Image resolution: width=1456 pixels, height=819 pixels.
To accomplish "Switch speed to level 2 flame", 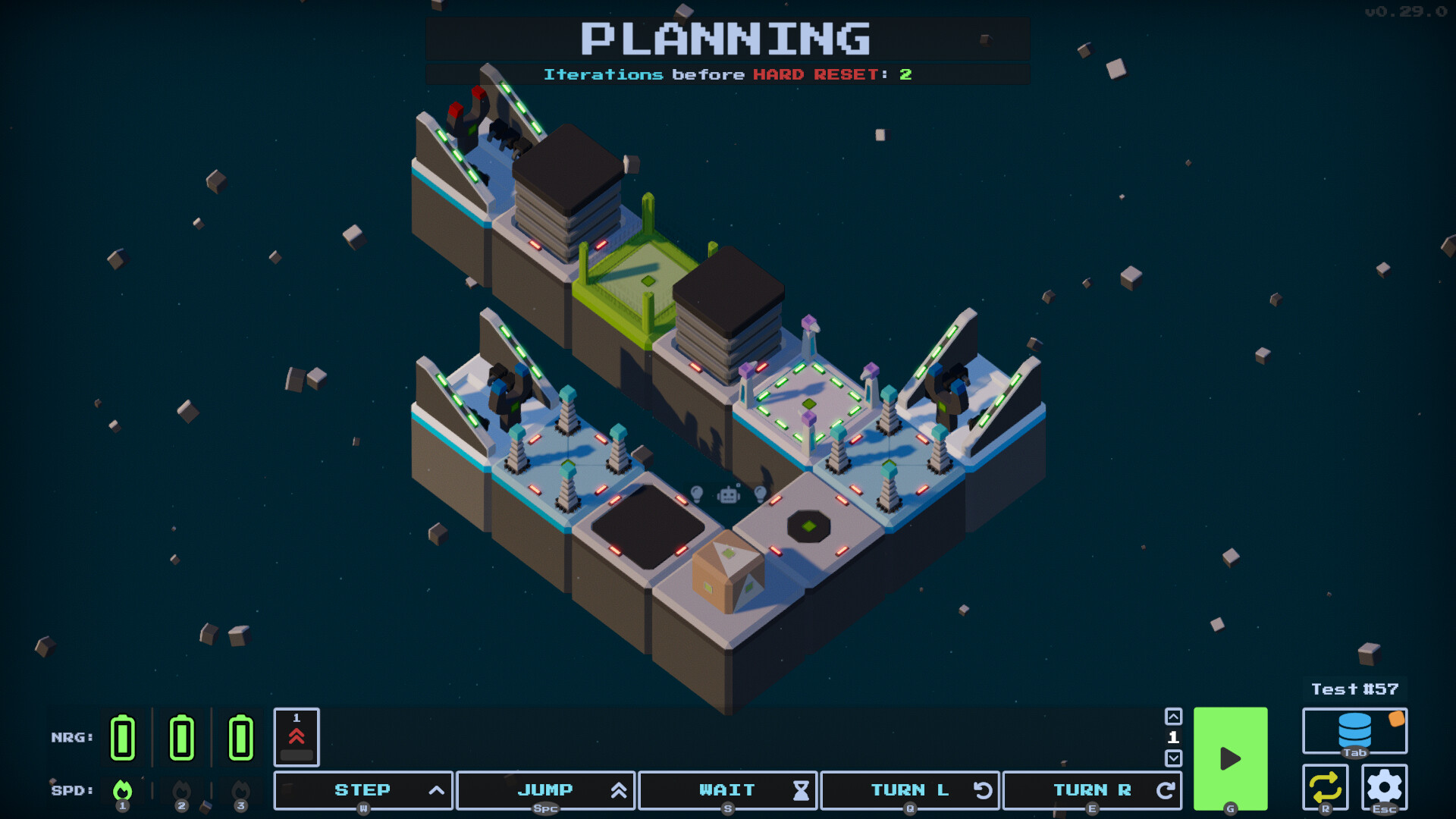I will [x=182, y=790].
